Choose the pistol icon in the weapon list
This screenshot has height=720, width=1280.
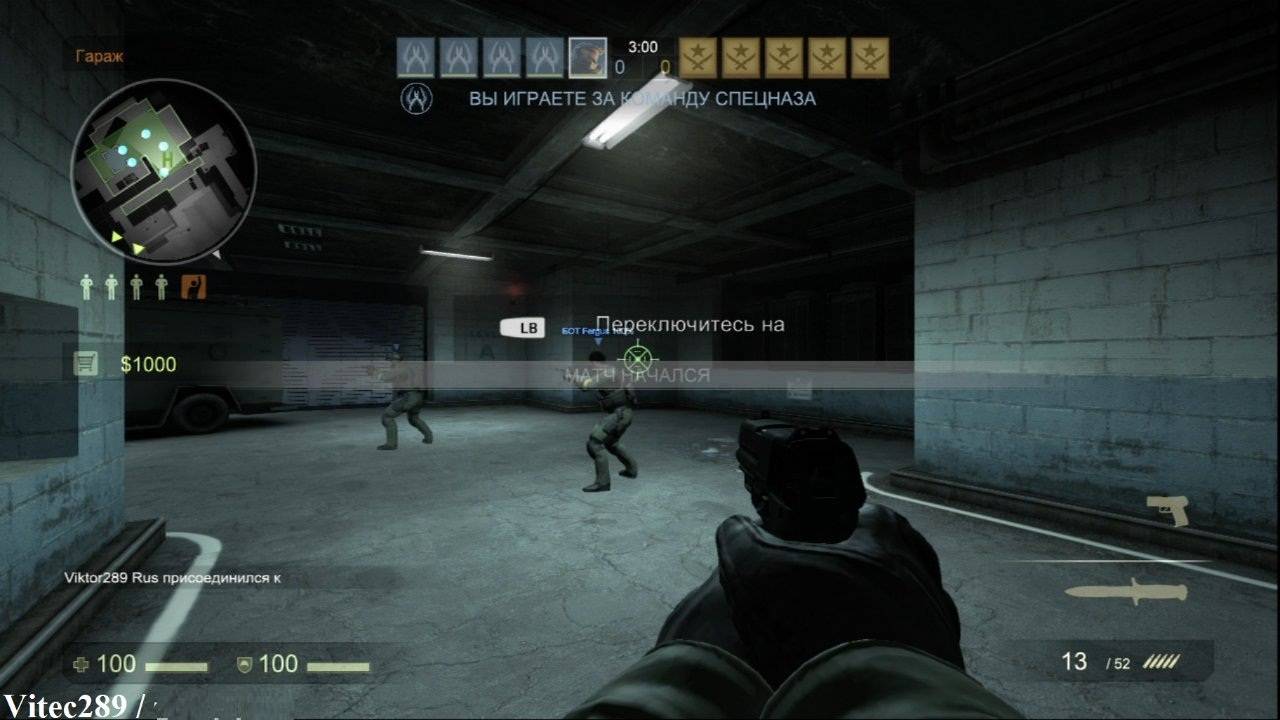pyautogui.click(x=1167, y=509)
